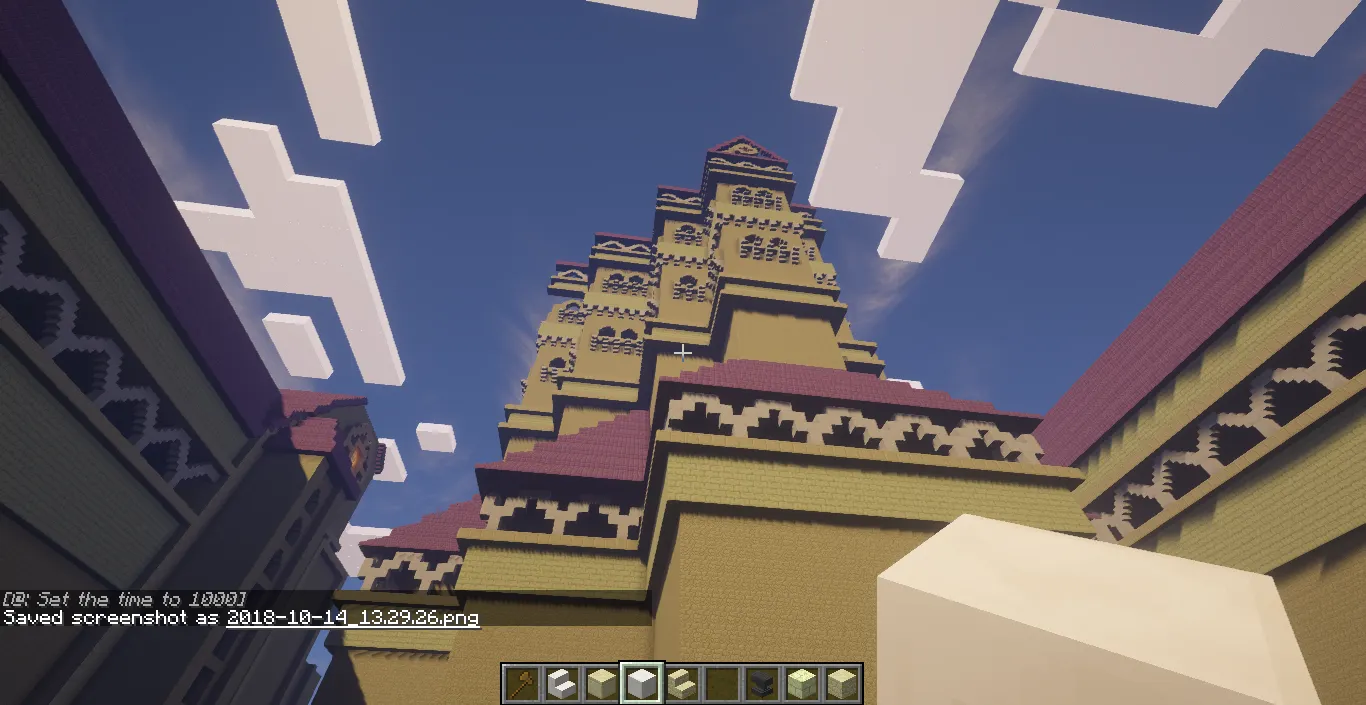Click the highlighted white quartz block slot
Viewport: 1366px width, 705px height.
coord(641,684)
